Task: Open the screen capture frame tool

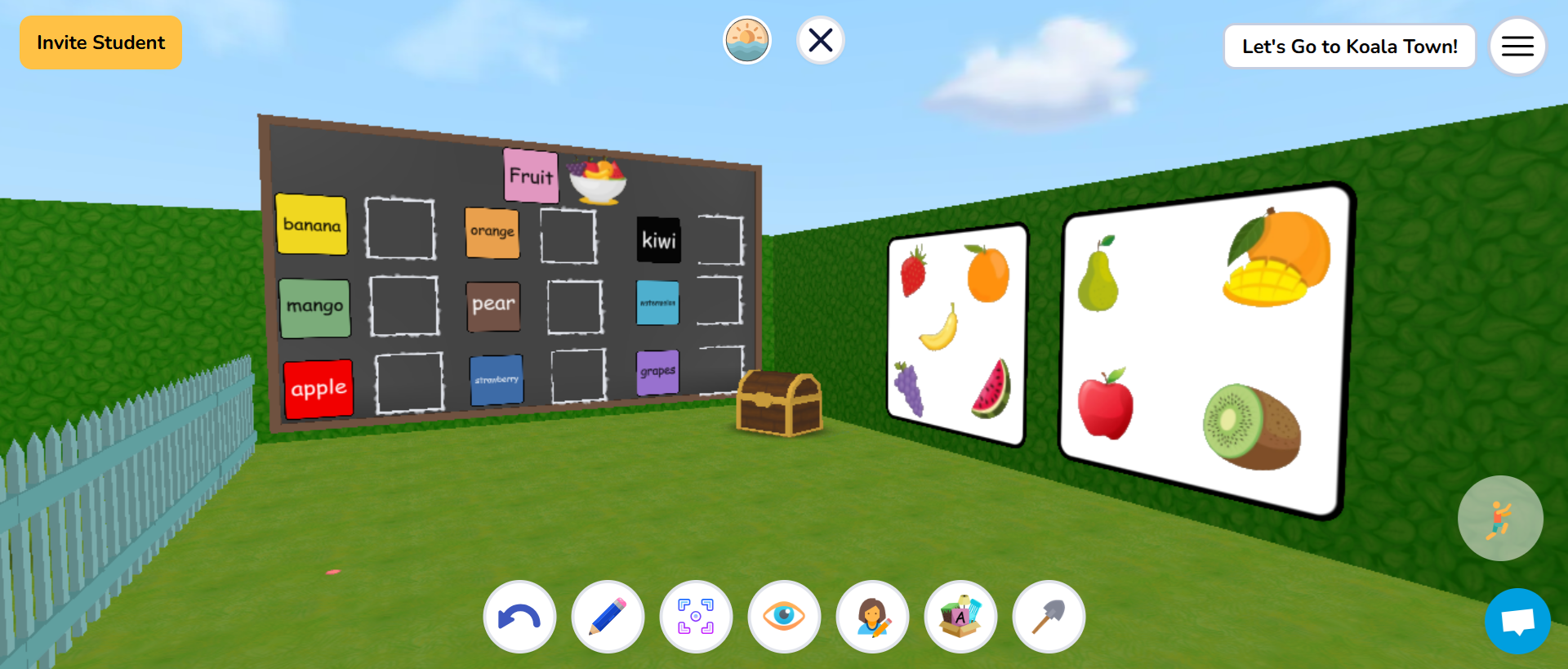Action: tap(696, 617)
